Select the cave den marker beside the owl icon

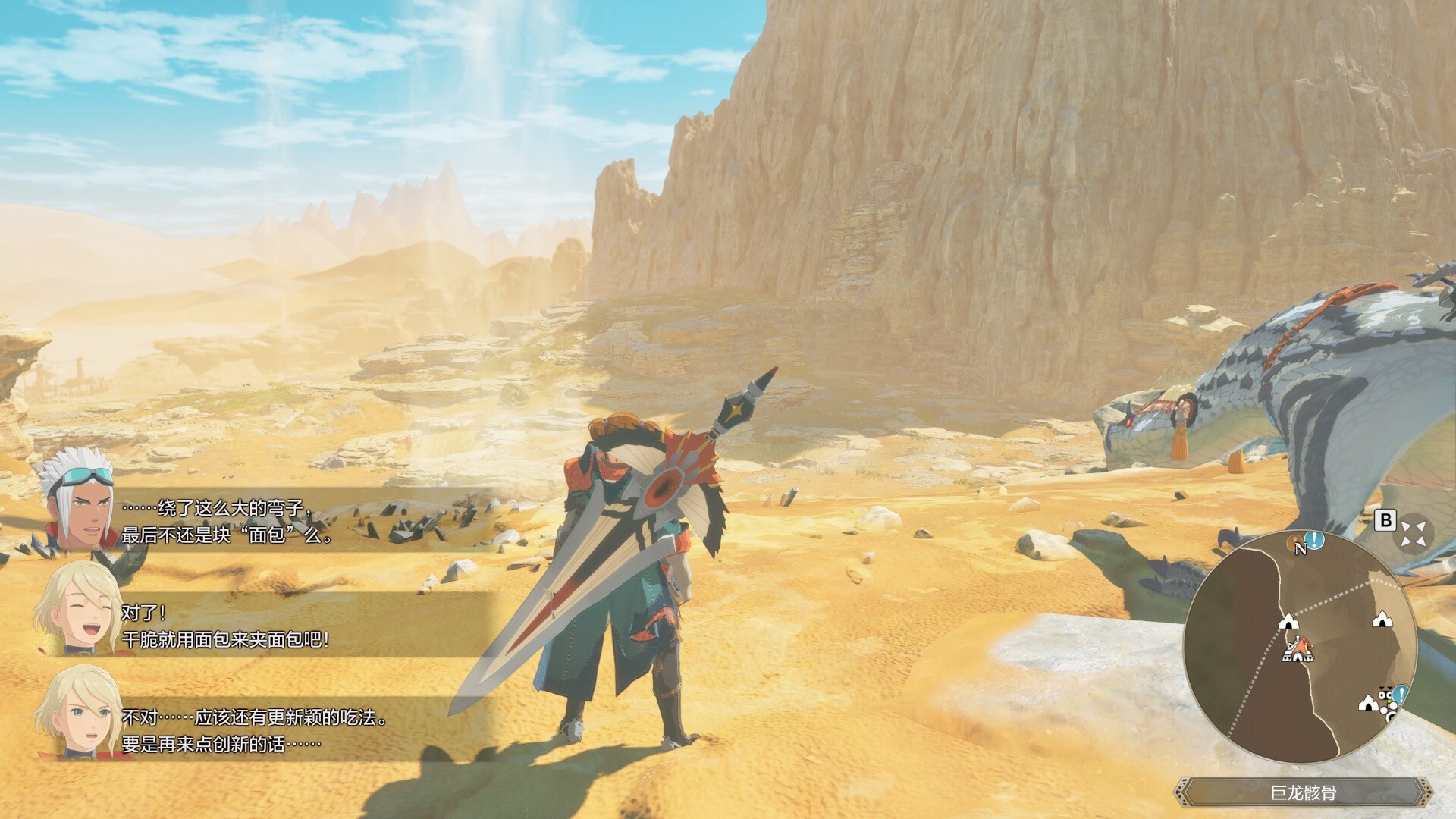click(1368, 703)
